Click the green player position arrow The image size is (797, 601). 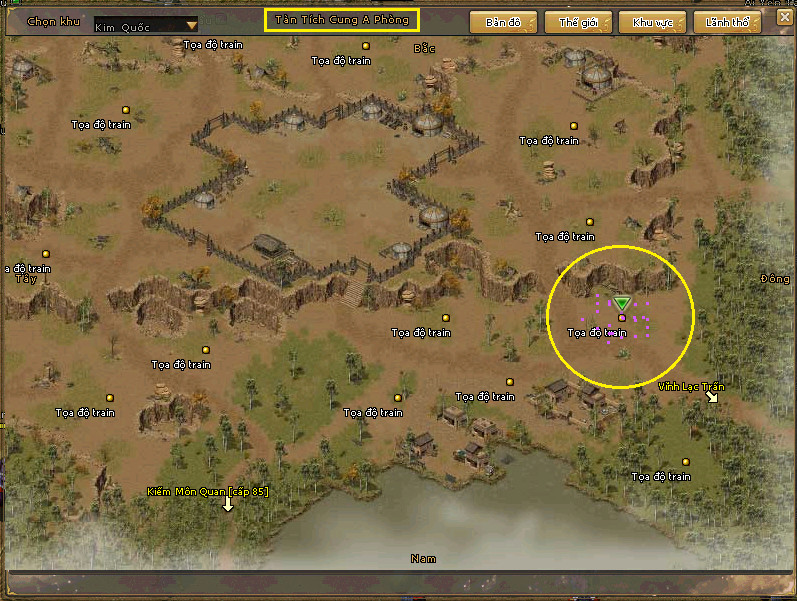pyautogui.click(x=622, y=303)
